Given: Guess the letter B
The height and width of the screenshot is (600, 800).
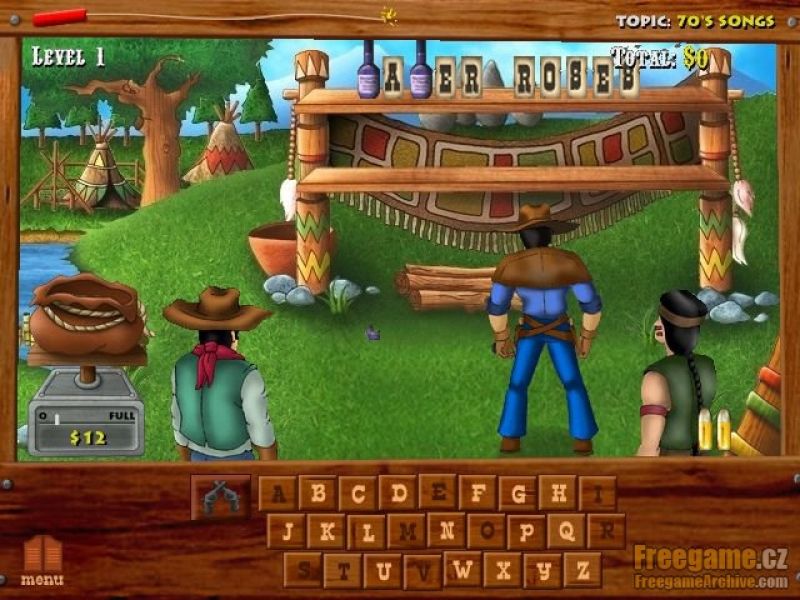Looking at the screenshot, I should tap(317, 493).
